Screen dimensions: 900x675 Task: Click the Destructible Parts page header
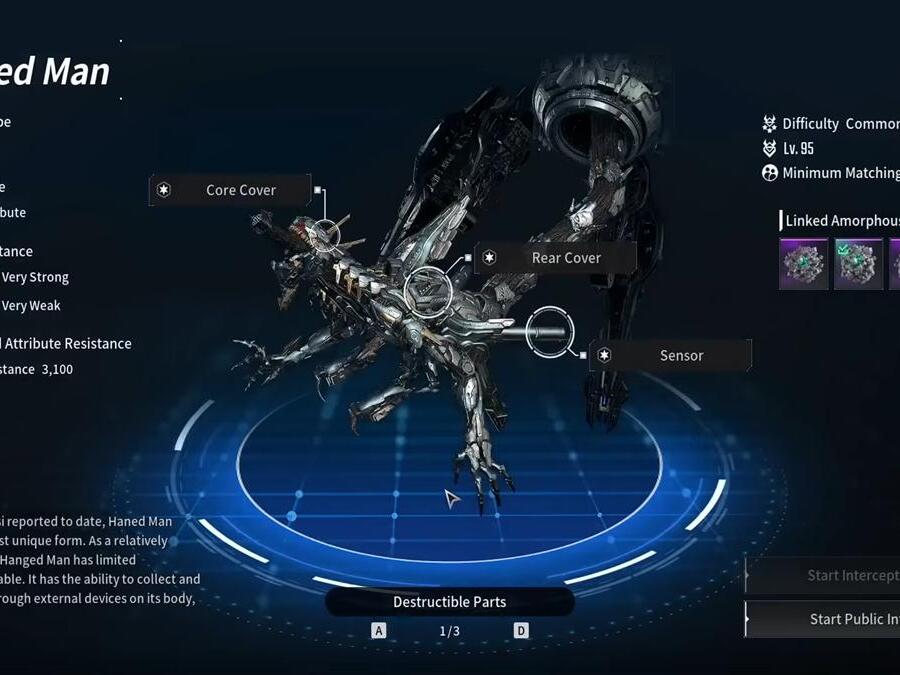(x=449, y=602)
